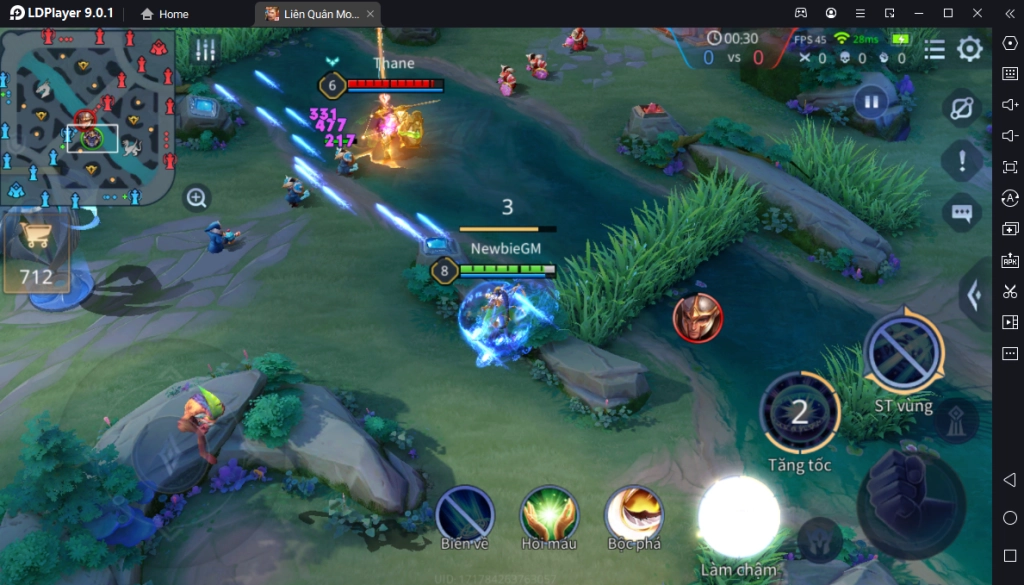
Task: Send an alert with the exclamation button
Action: tap(962, 160)
